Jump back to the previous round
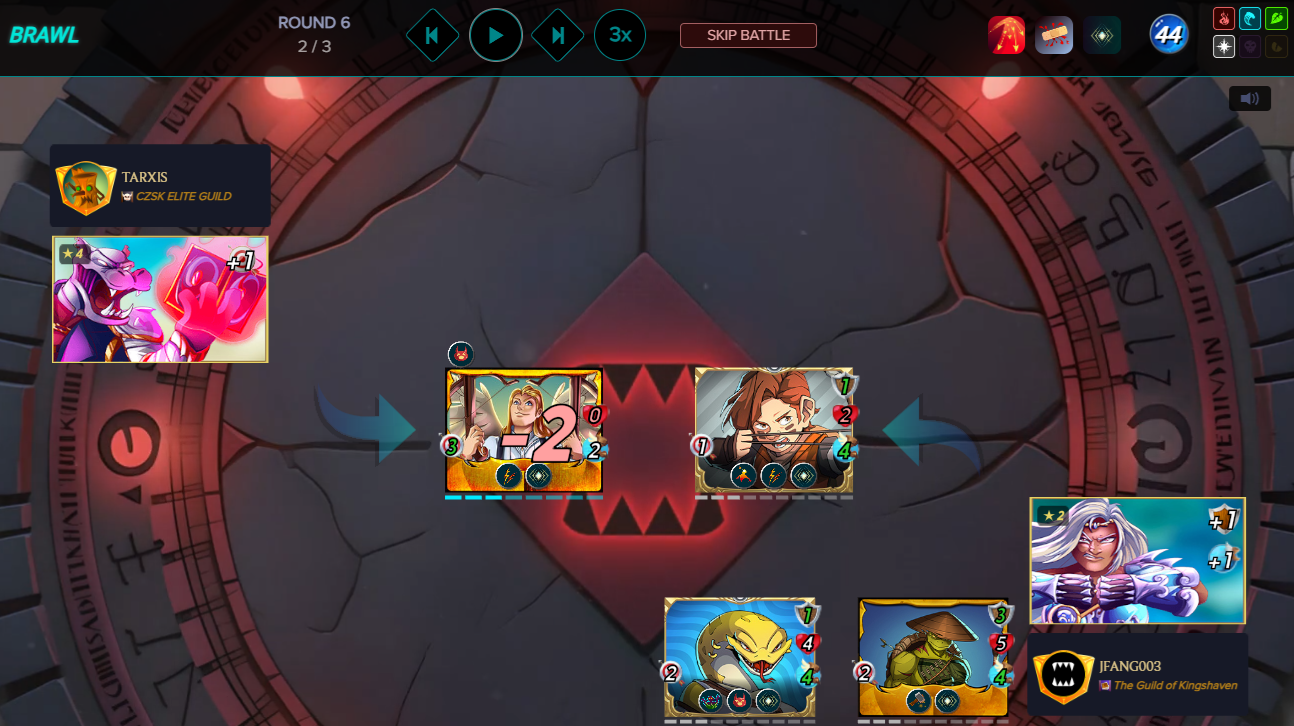The width and height of the screenshot is (1294, 726). (x=432, y=35)
